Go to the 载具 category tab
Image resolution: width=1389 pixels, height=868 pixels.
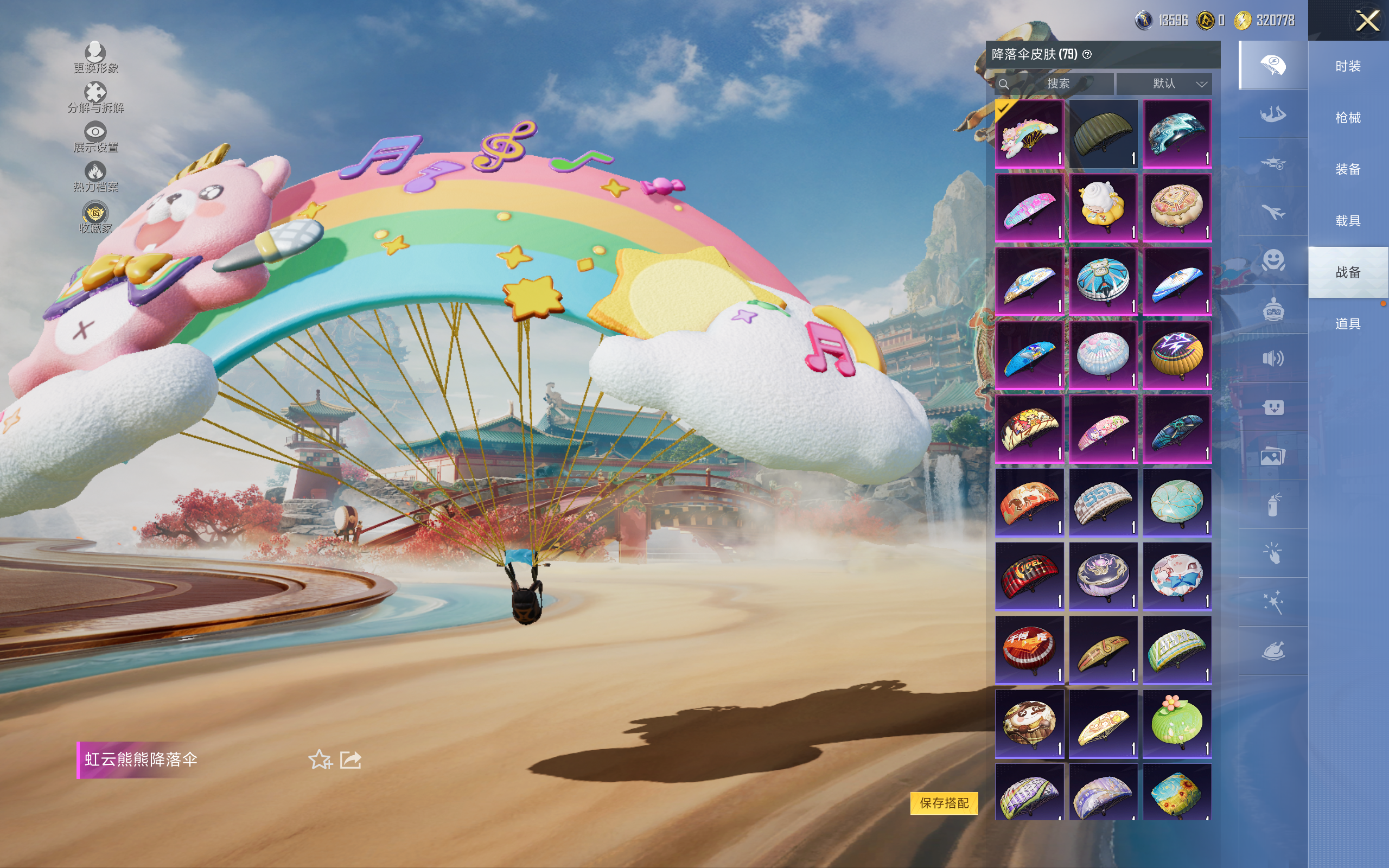click(x=1348, y=221)
